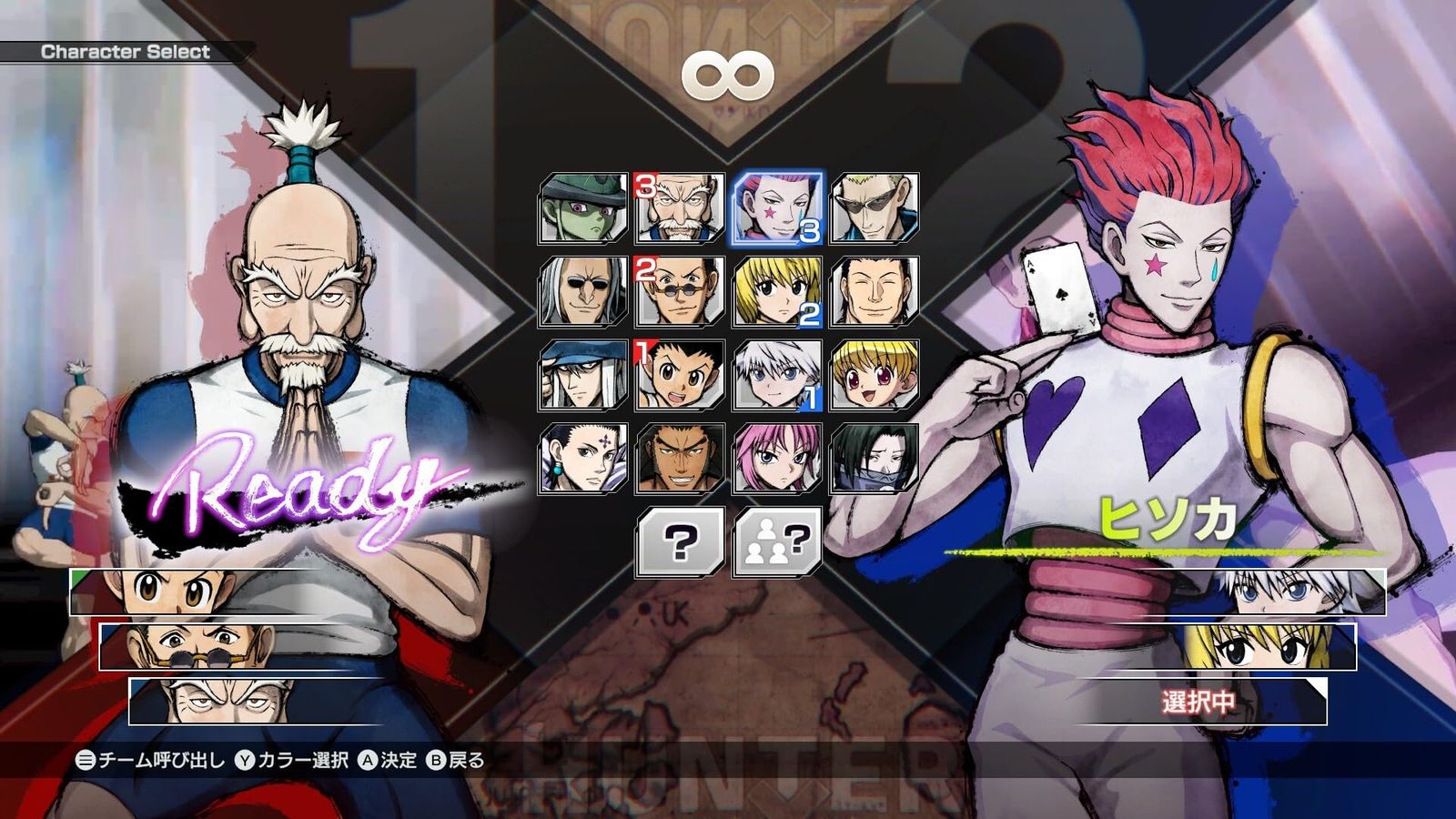This screenshot has width=1456, height=819.
Task: Pick the Kurapika portrait in the roster grid
Action: coord(777,292)
